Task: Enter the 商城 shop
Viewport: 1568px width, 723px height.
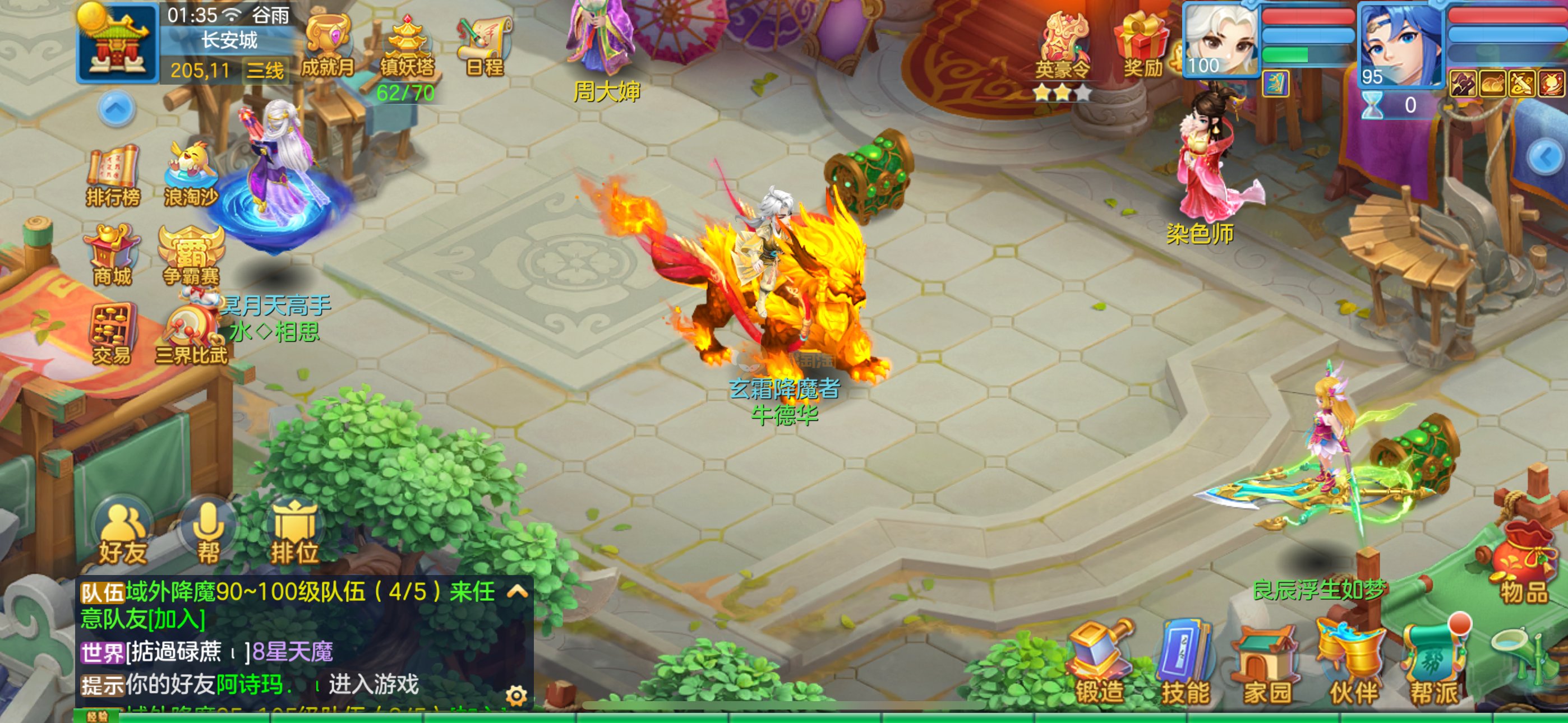Action: 113,254
